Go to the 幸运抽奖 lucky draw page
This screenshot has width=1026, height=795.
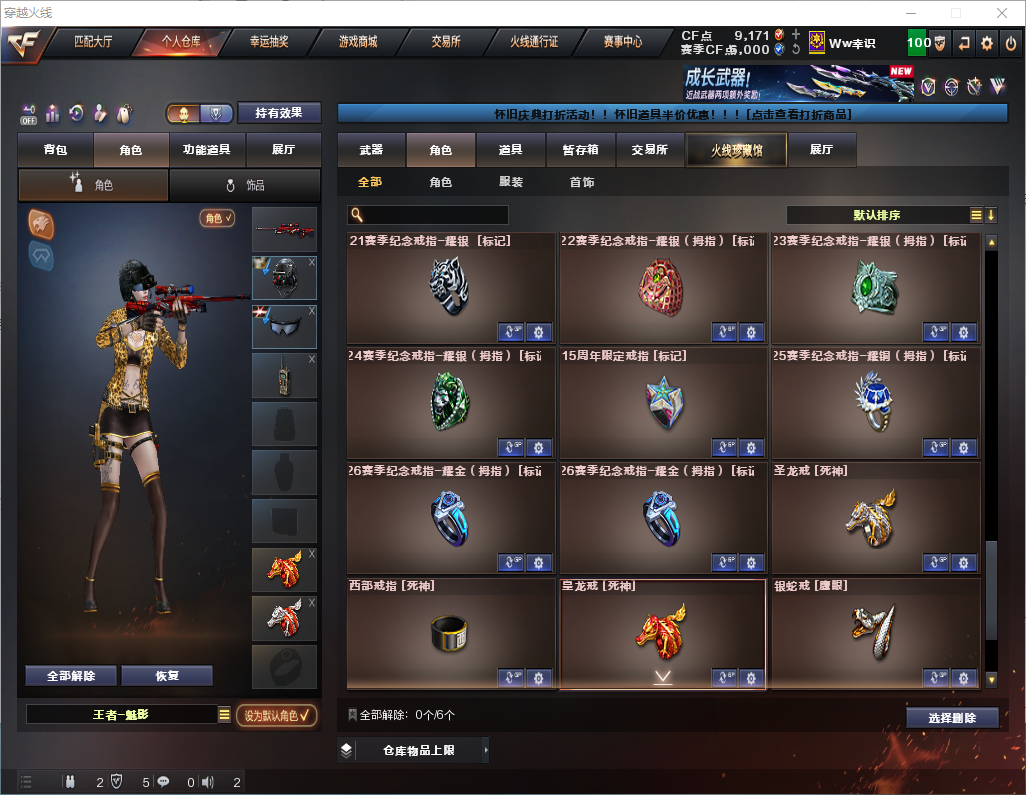click(x=268, y=42)
